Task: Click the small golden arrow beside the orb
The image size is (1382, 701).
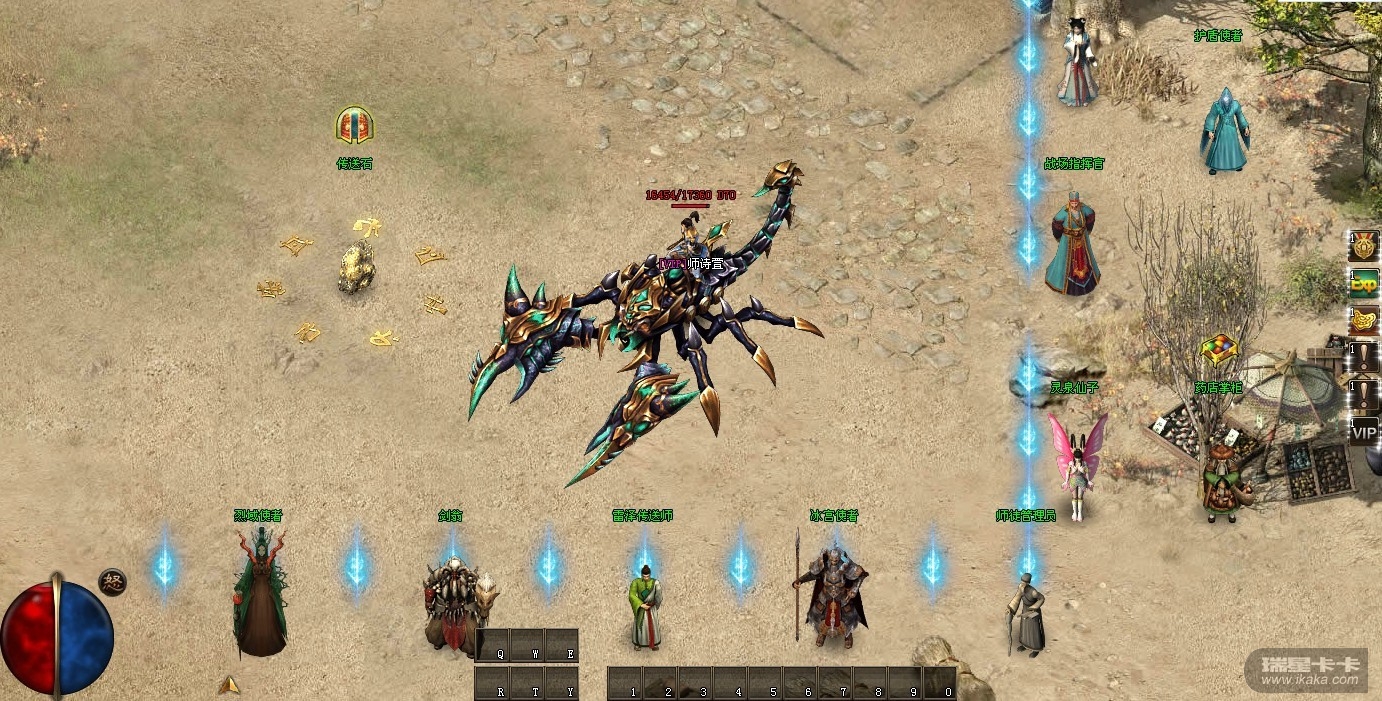Action: click(229, 685)
